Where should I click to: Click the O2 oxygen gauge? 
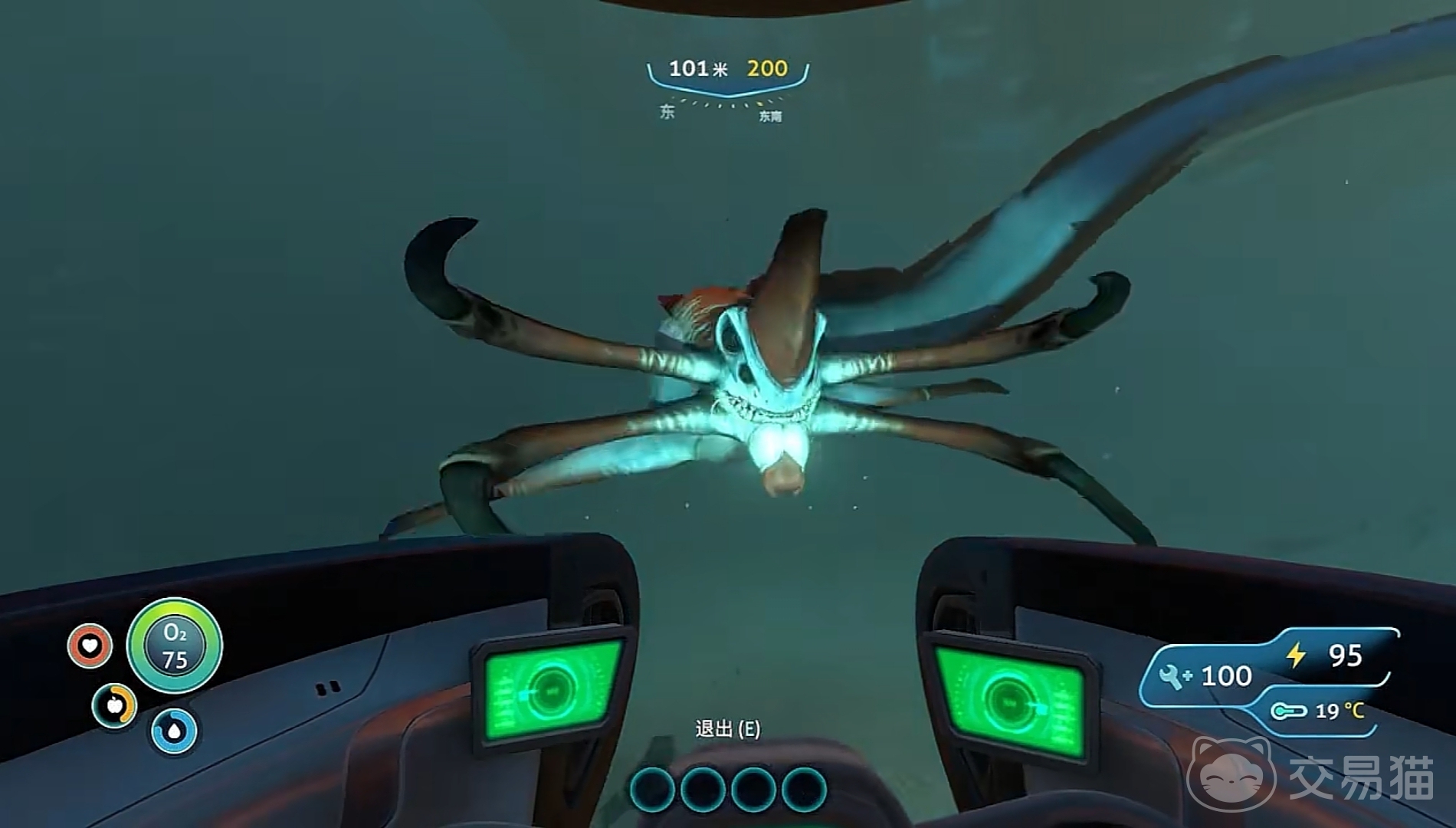coord(175,646)
